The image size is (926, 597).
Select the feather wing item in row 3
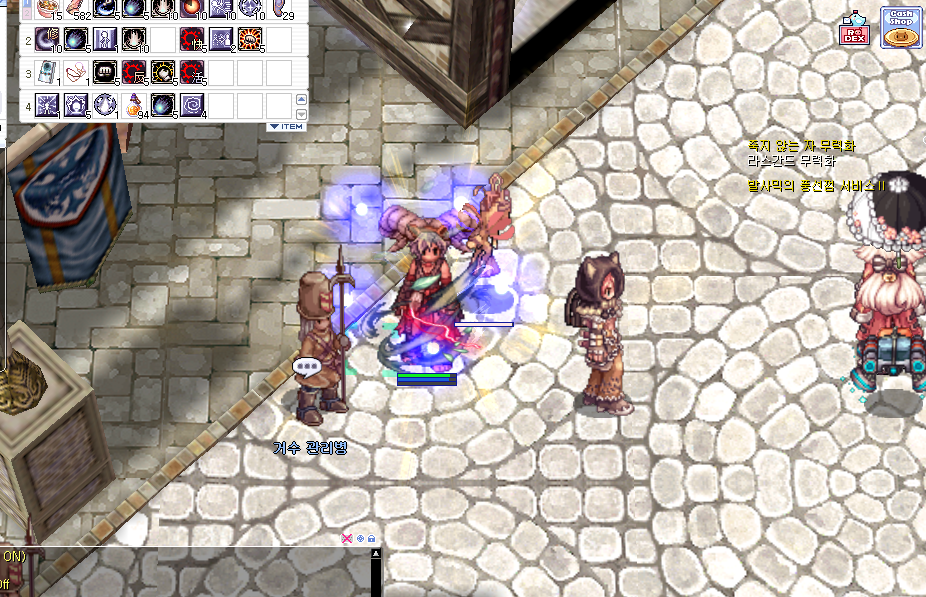[76, 73]
